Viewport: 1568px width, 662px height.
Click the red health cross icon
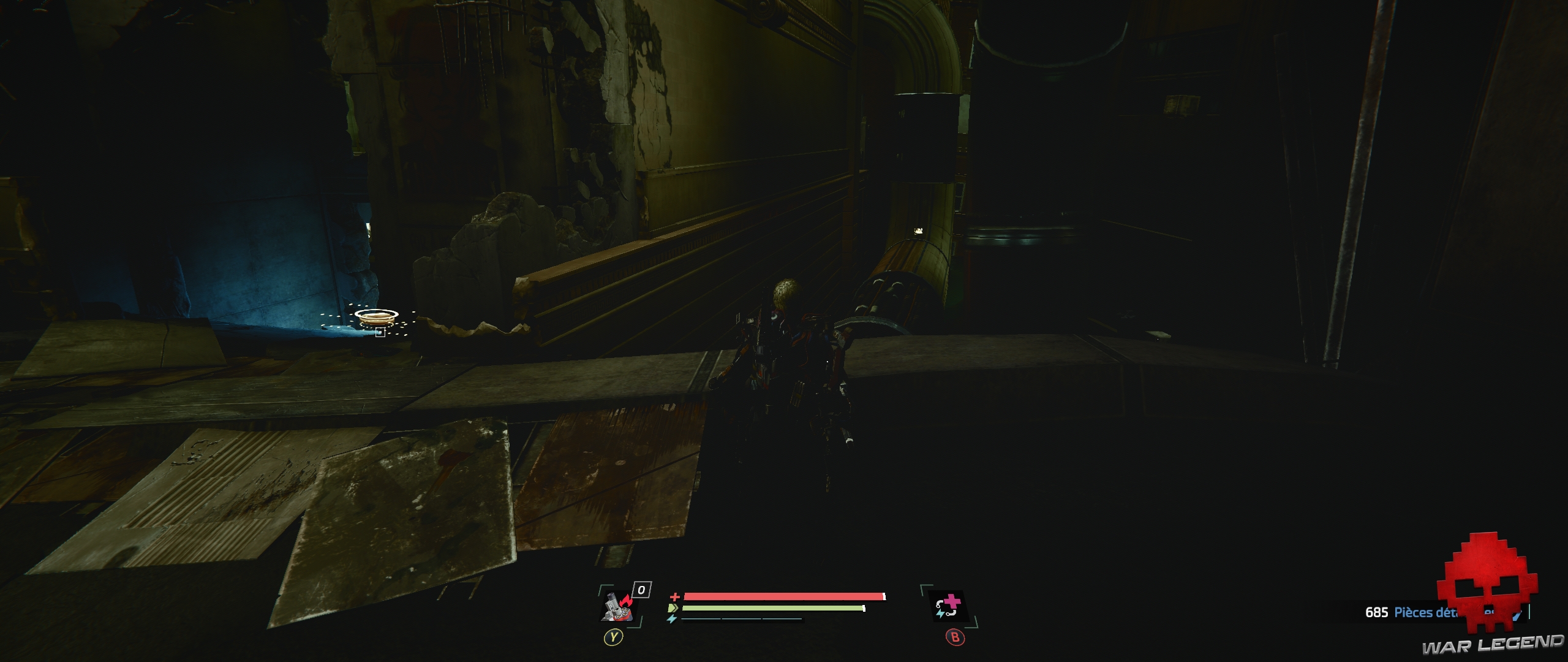pos(674,597)
